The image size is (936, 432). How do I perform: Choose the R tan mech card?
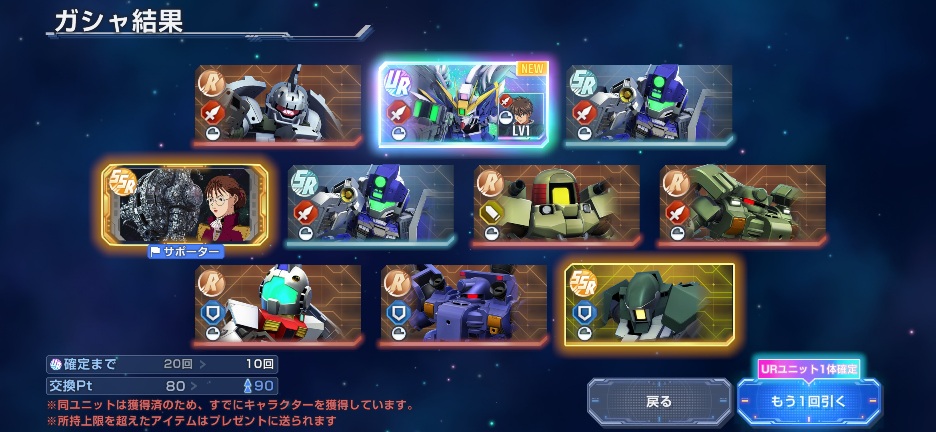click(x=557, y=204)
